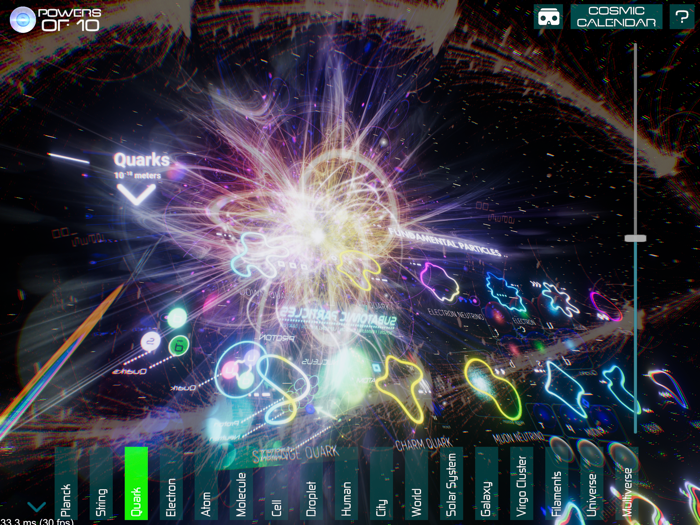Toggle VR headset mode
Screen dimensions: 700x525
pyautogui.click(x=548, y=17)
